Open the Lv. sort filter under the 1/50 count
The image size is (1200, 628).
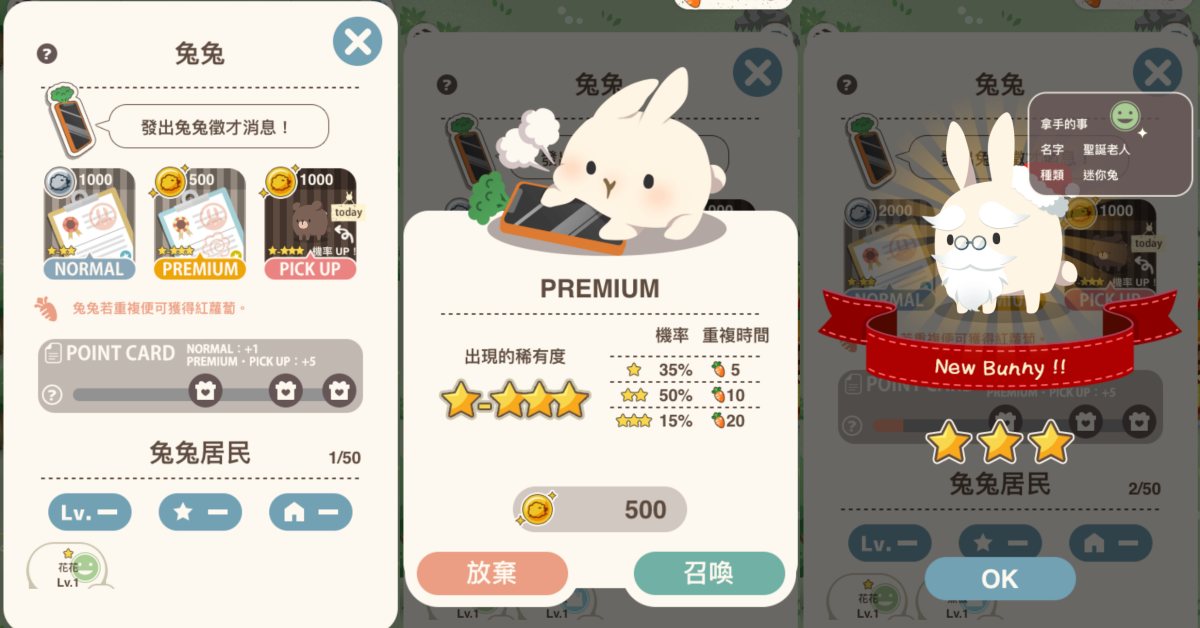90,513
